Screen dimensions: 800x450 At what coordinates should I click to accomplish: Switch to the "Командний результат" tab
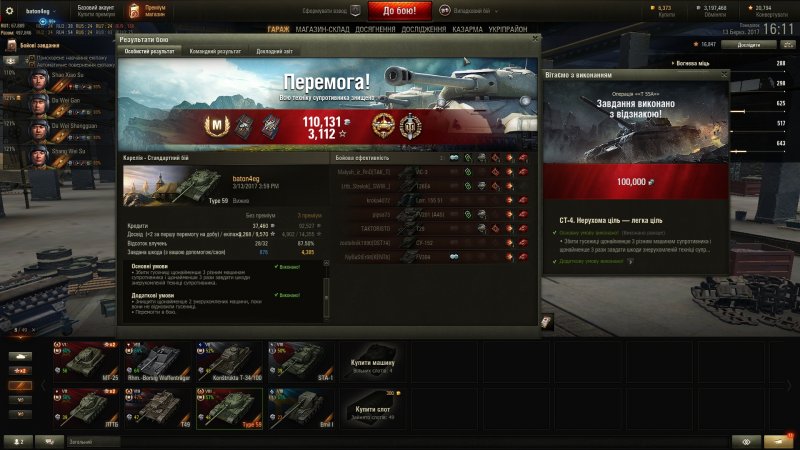tap(215, 50)
